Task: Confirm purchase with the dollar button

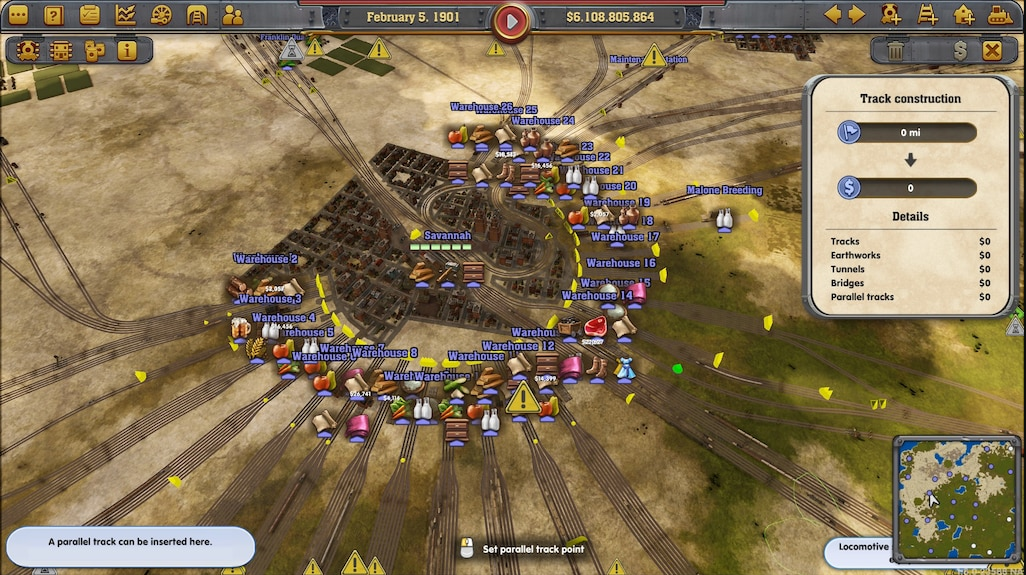Action: click(960, 50)
